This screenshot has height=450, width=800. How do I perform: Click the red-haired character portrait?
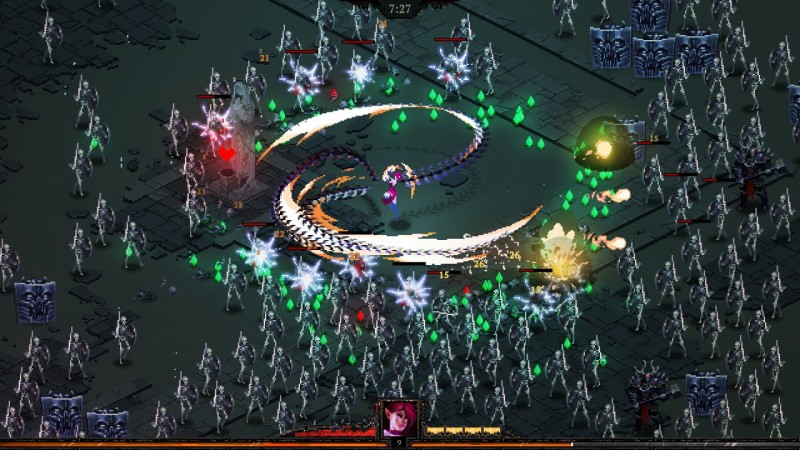(397, 417)
